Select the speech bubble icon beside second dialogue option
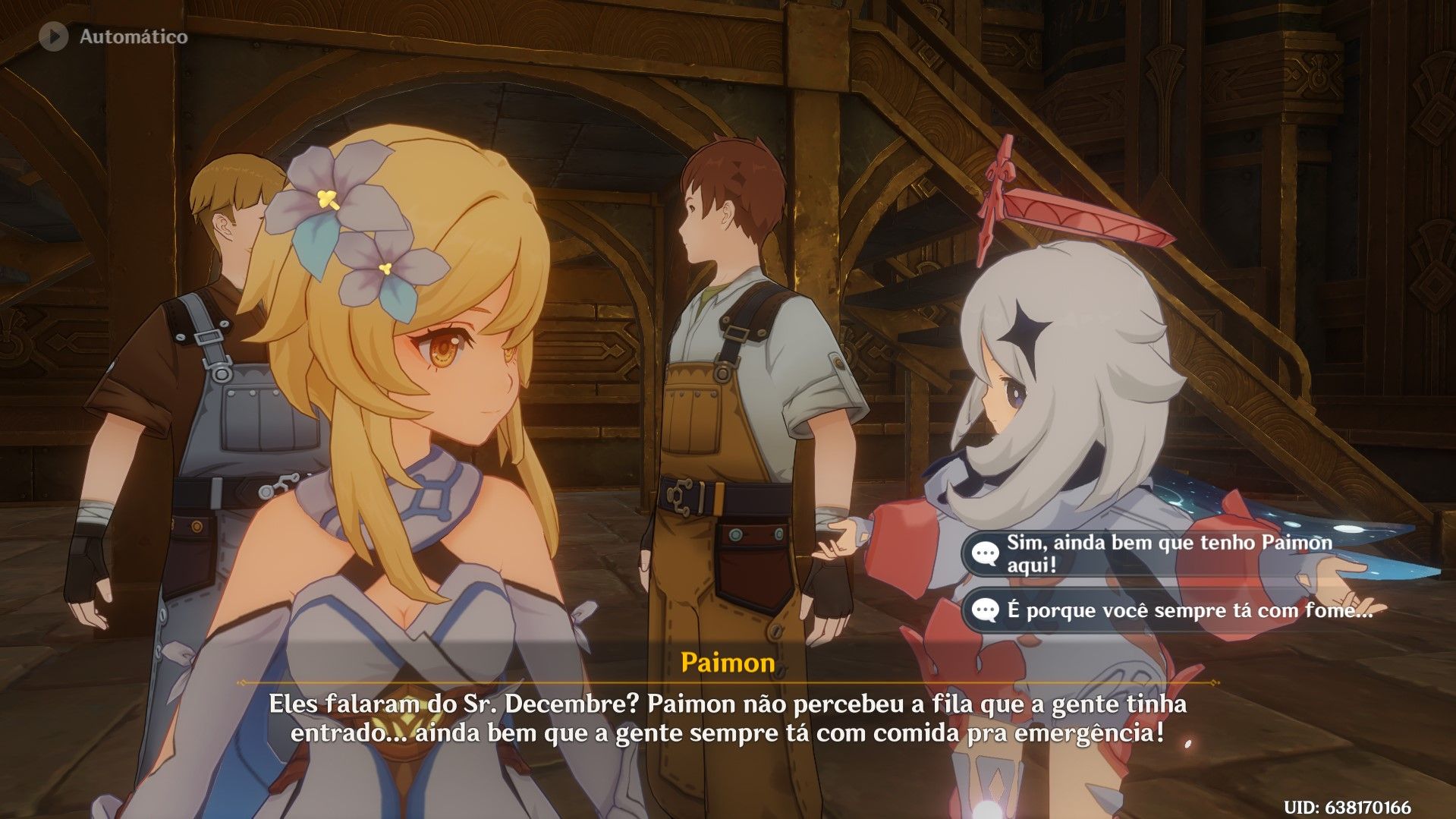This screenshot has width=1456, height=819. pyautogui.click(x=984, y=608)
